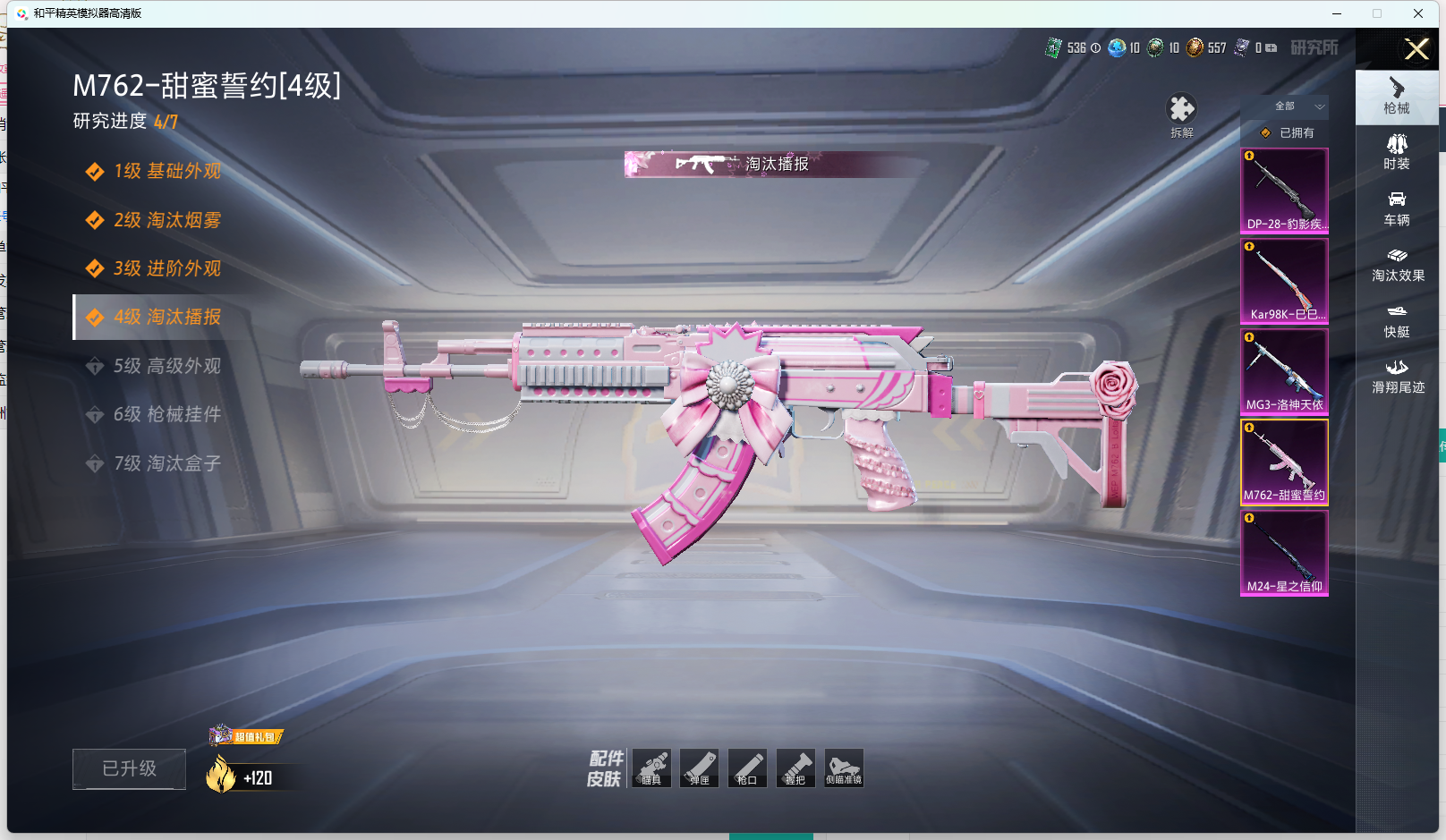Select 6级 枪械挂件 level entry
Image resolution: width=1446 pixels, height=840 pixels.
pyautogui.click(x=166, y=414)
